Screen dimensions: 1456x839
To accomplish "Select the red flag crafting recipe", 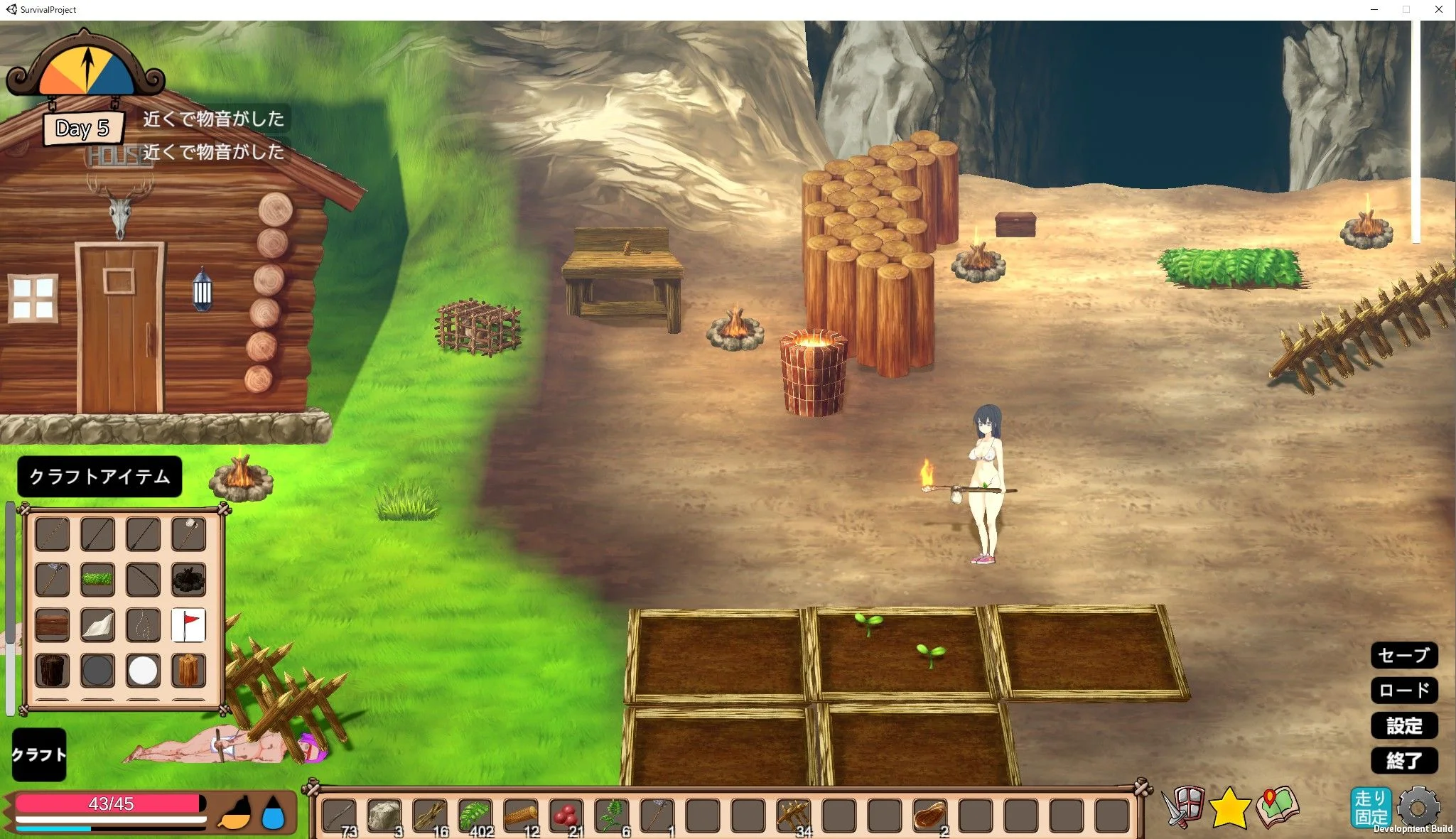I will 188,625.
